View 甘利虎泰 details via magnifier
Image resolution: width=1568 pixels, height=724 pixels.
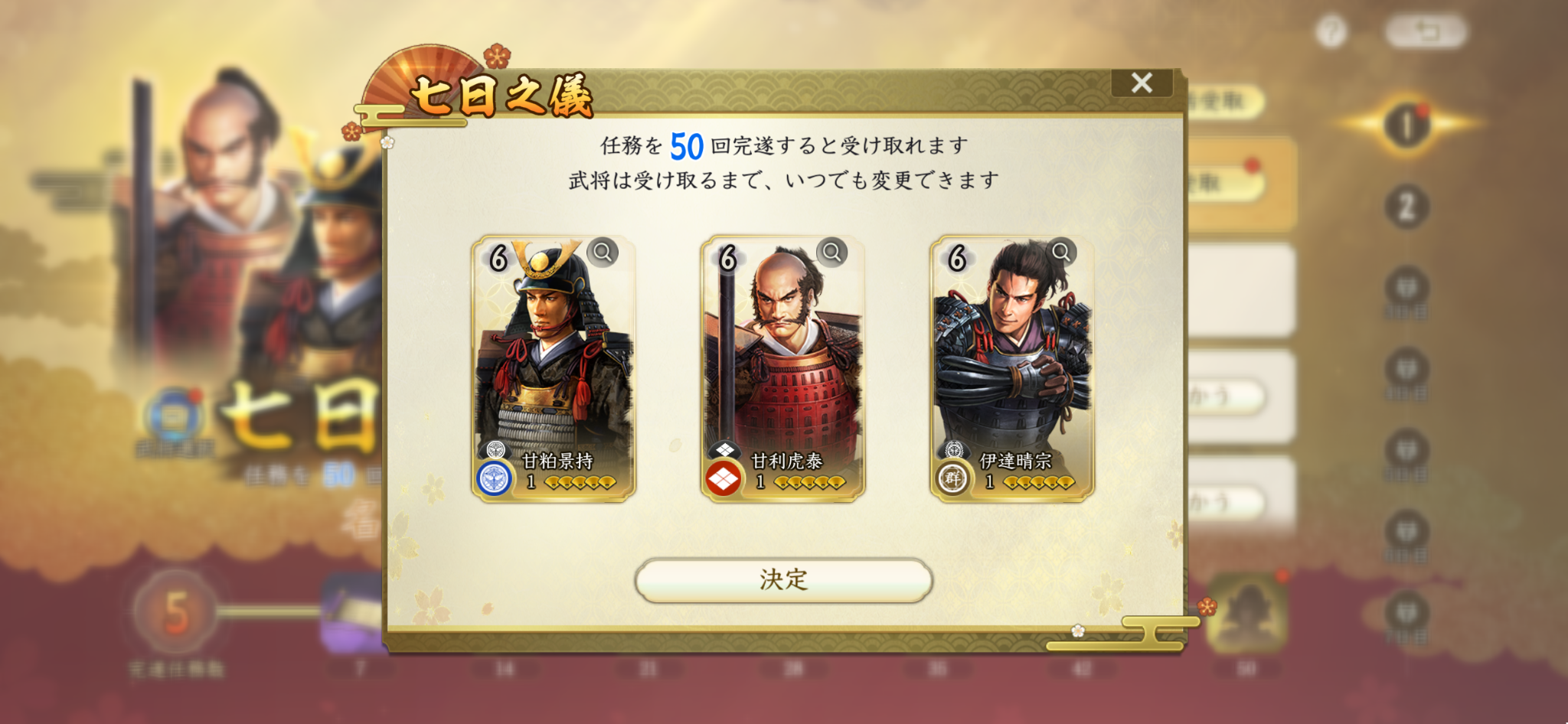click(831, 252)
